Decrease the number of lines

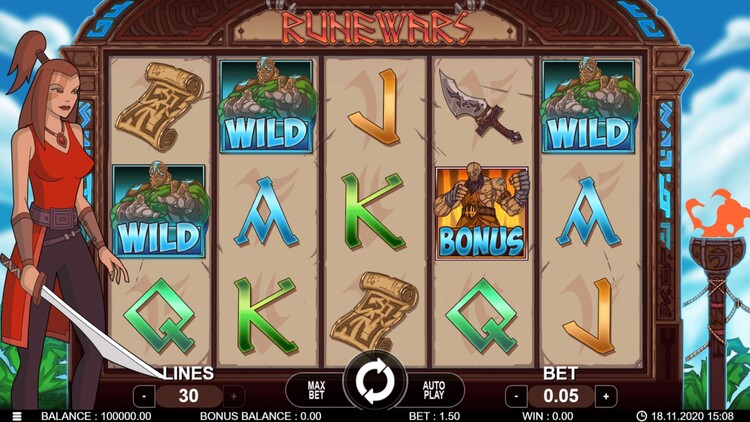coord(144,396)
